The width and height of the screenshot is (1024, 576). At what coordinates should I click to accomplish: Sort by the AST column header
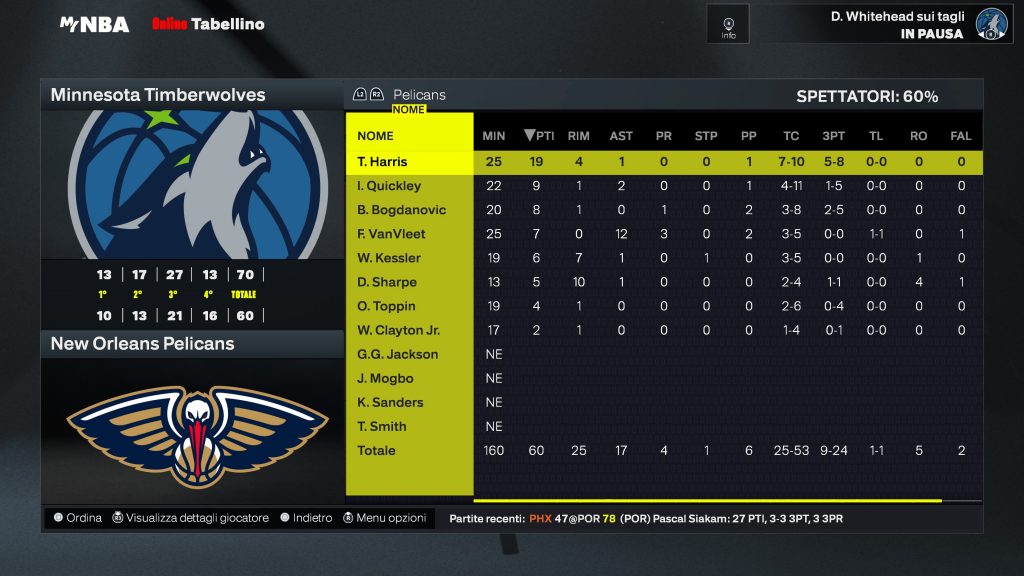point(621,136)
